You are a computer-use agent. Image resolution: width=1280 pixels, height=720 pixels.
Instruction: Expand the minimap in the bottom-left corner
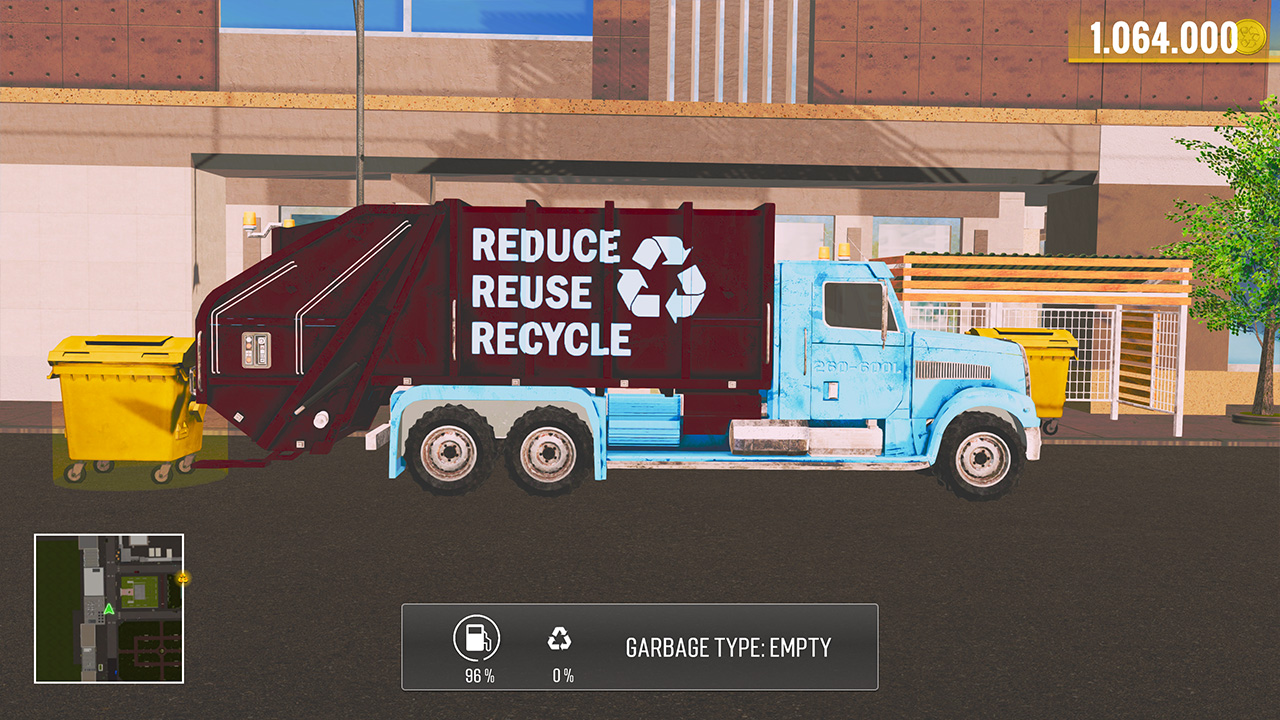[x=109, y=609]
